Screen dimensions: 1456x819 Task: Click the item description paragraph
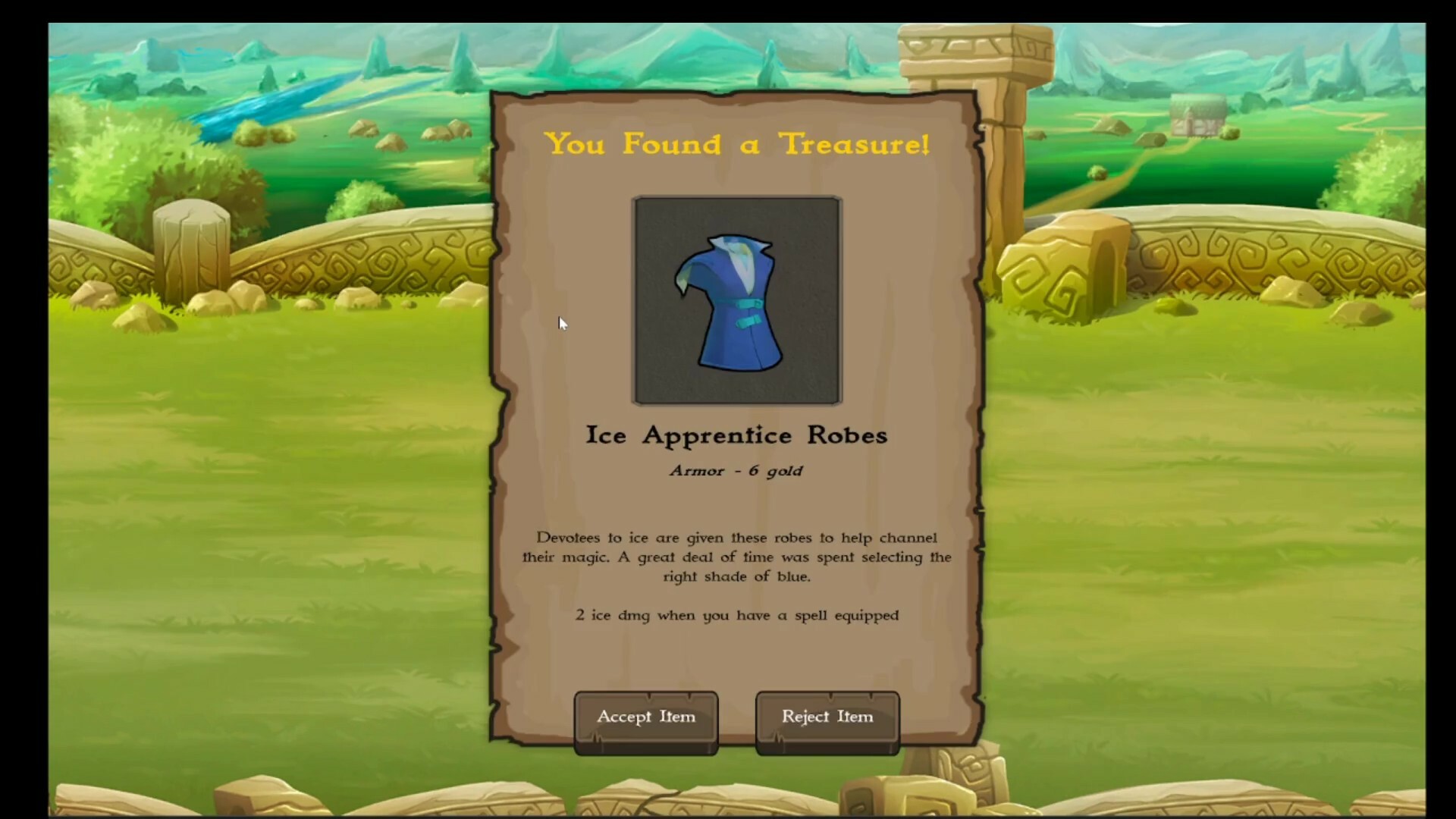click(x=736, y=557)
